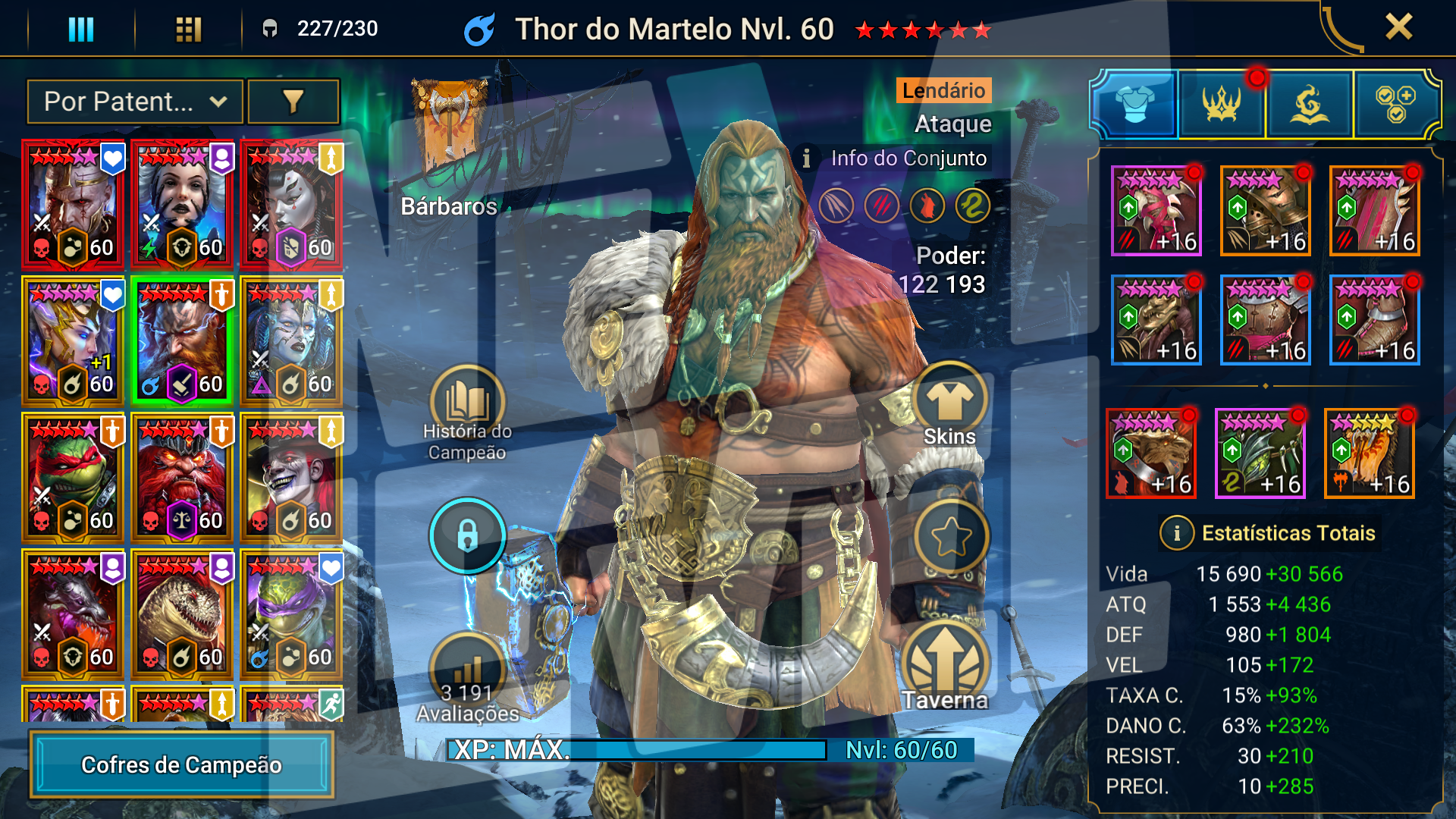Open the Por Patente sort dropdown

[135, 102]
